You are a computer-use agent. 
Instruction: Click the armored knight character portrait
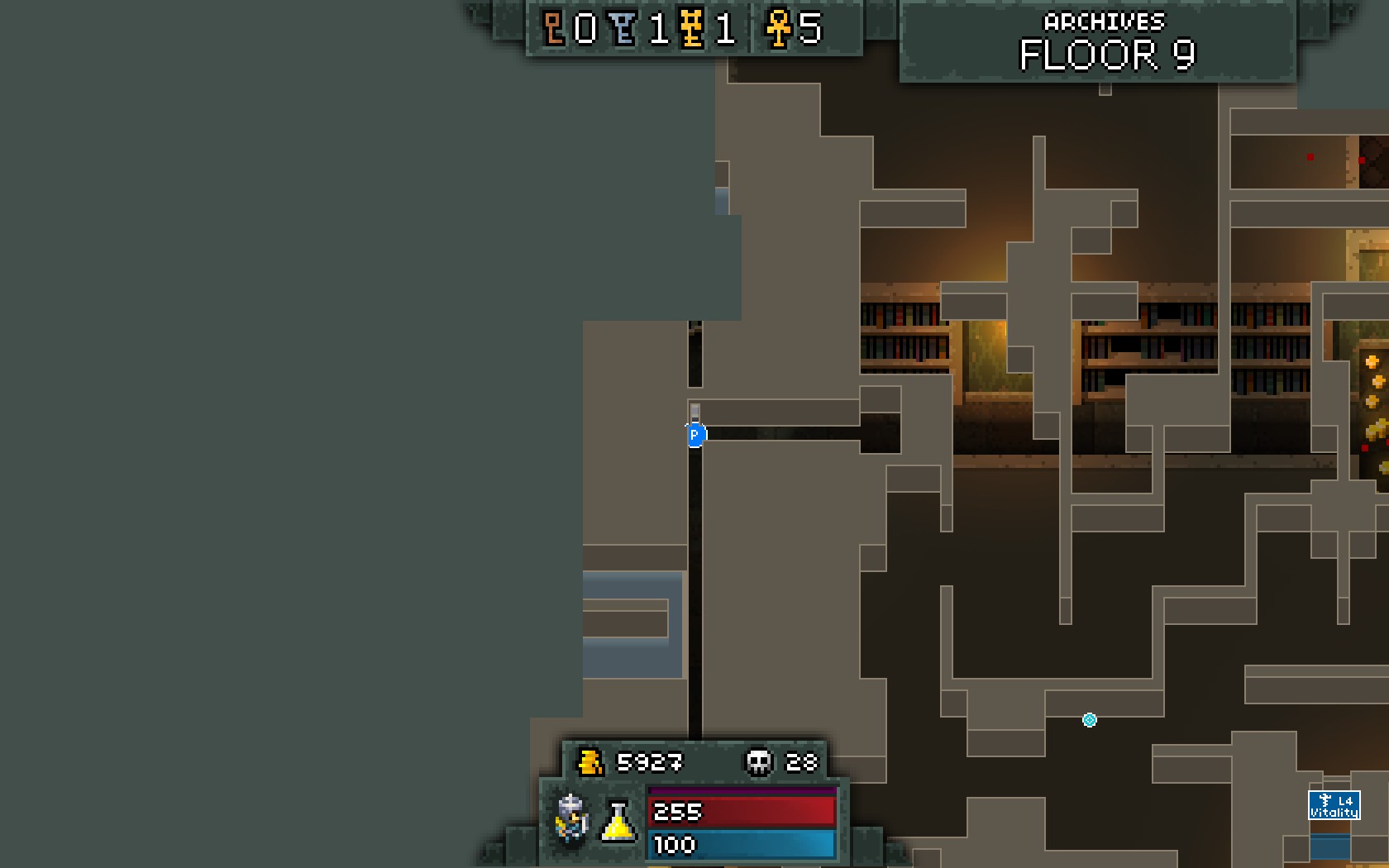(571, 818)
